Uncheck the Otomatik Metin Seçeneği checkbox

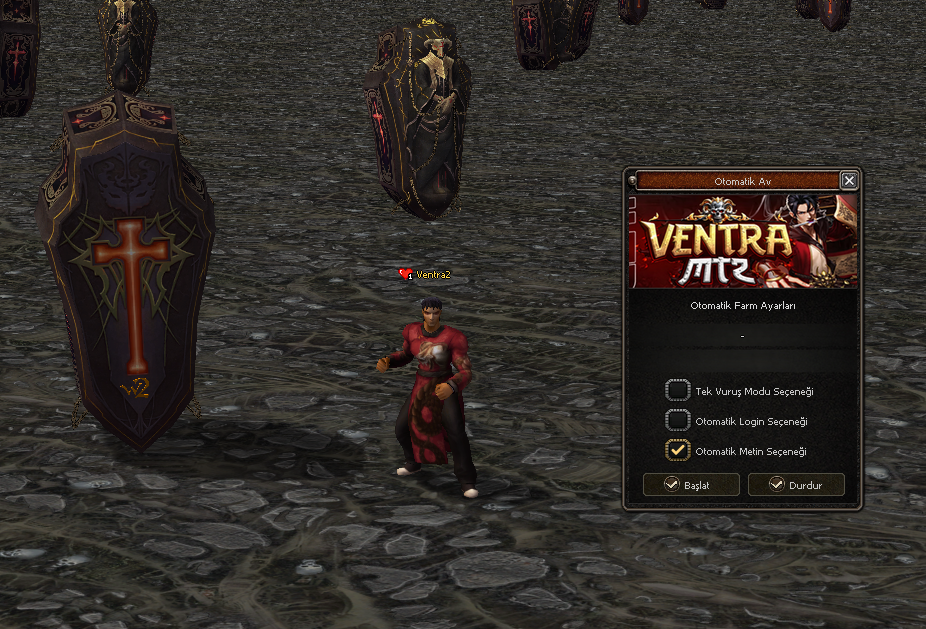(x=678, y=451)
